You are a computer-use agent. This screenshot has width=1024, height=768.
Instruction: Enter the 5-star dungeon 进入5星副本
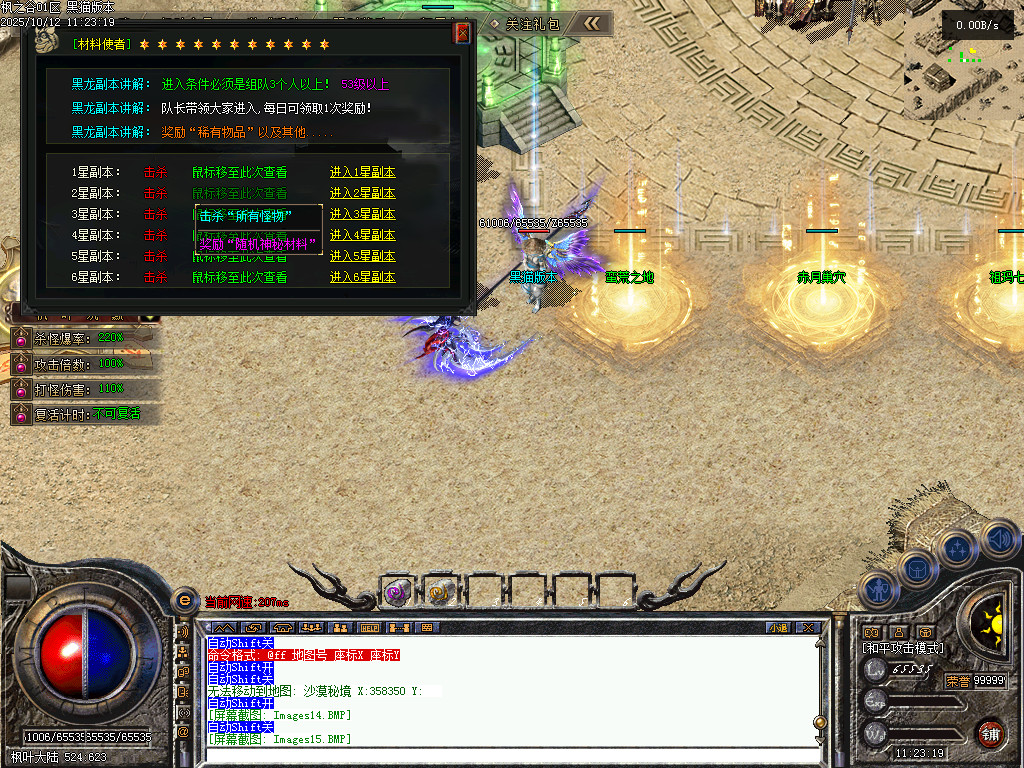point(362,256)
